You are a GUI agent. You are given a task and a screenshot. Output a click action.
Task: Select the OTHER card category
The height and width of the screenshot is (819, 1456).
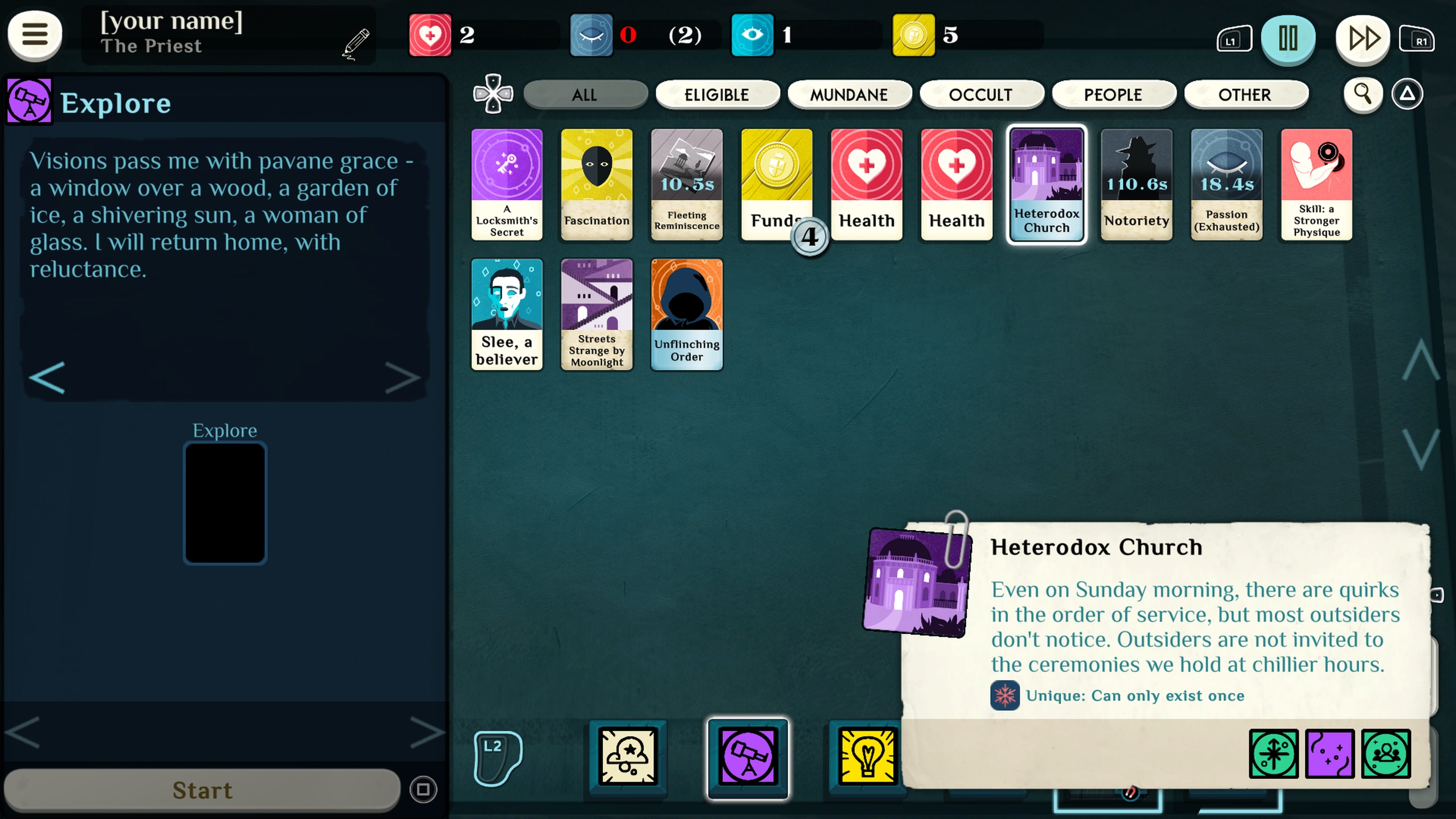[1245, 94]
